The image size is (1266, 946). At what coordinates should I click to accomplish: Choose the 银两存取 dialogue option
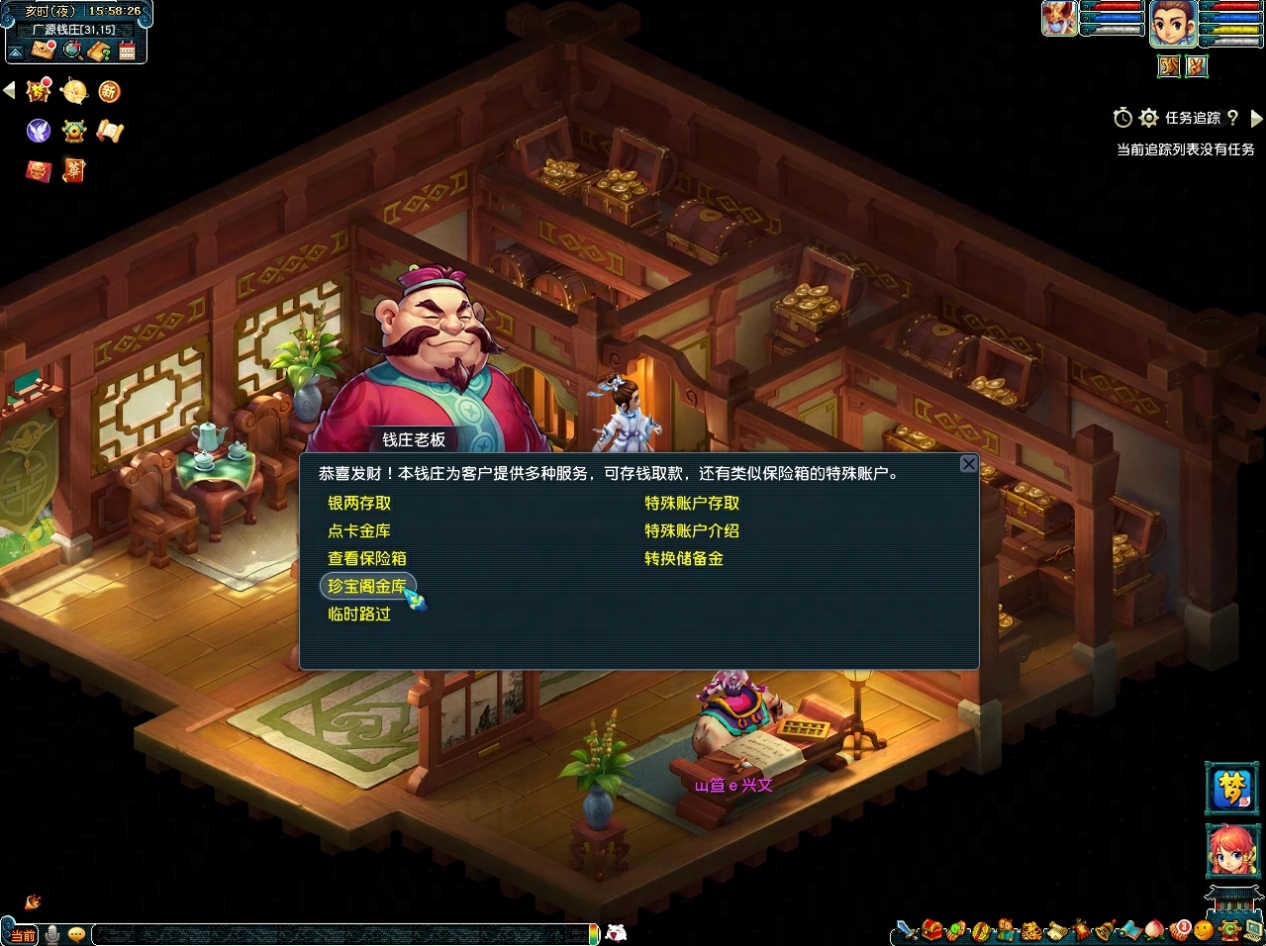pos(359,503)
